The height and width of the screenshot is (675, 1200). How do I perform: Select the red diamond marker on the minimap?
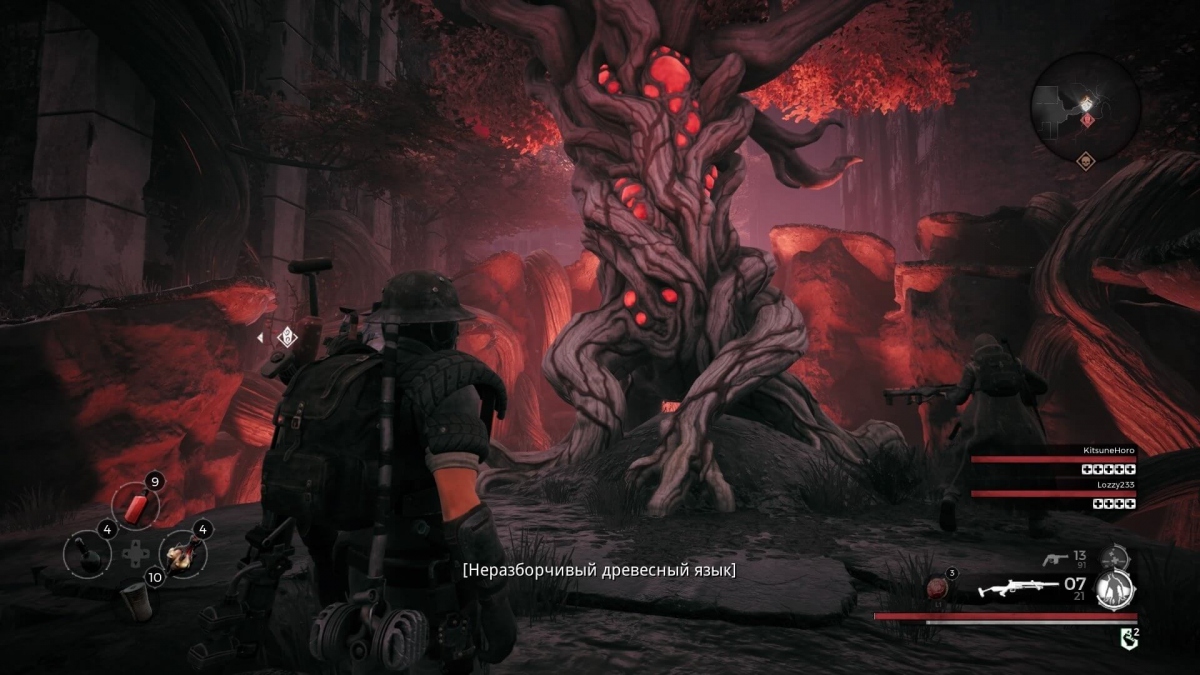coord(1087,120)
